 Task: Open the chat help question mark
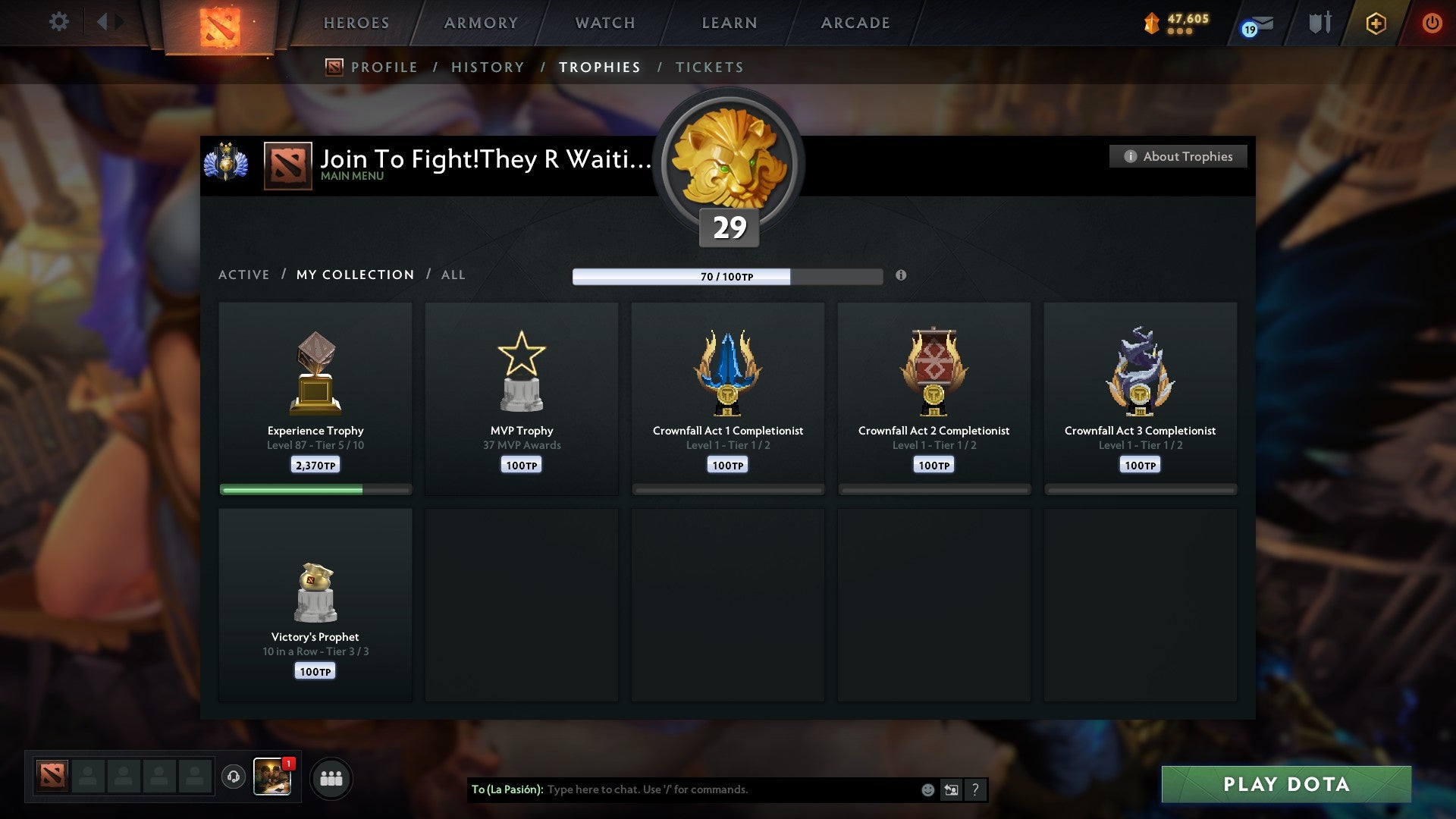975,789
